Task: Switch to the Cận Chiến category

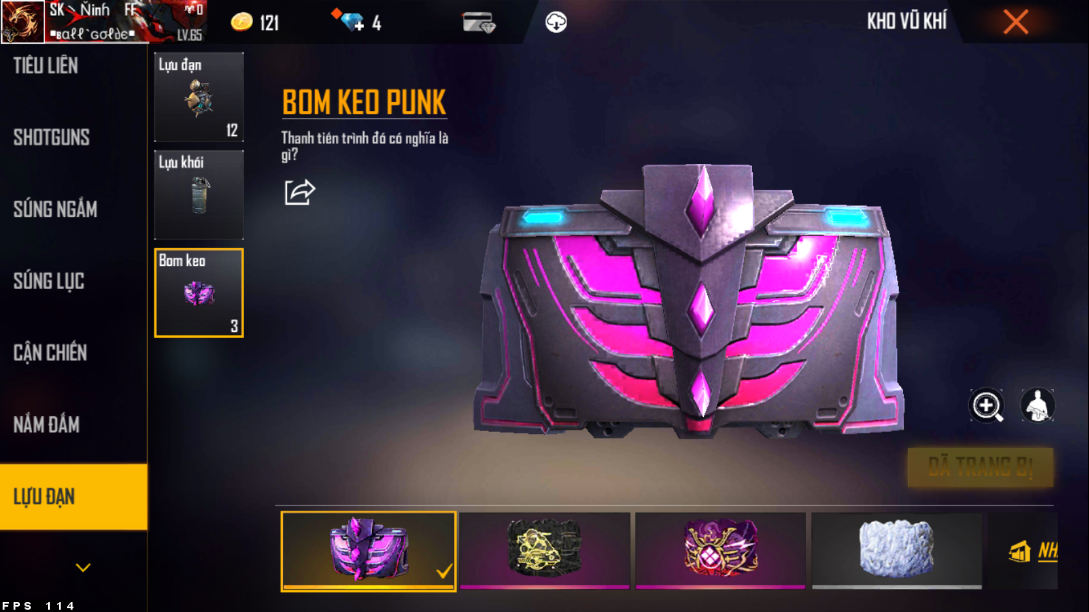Action: pyautogui.click(x=50, y=353)
